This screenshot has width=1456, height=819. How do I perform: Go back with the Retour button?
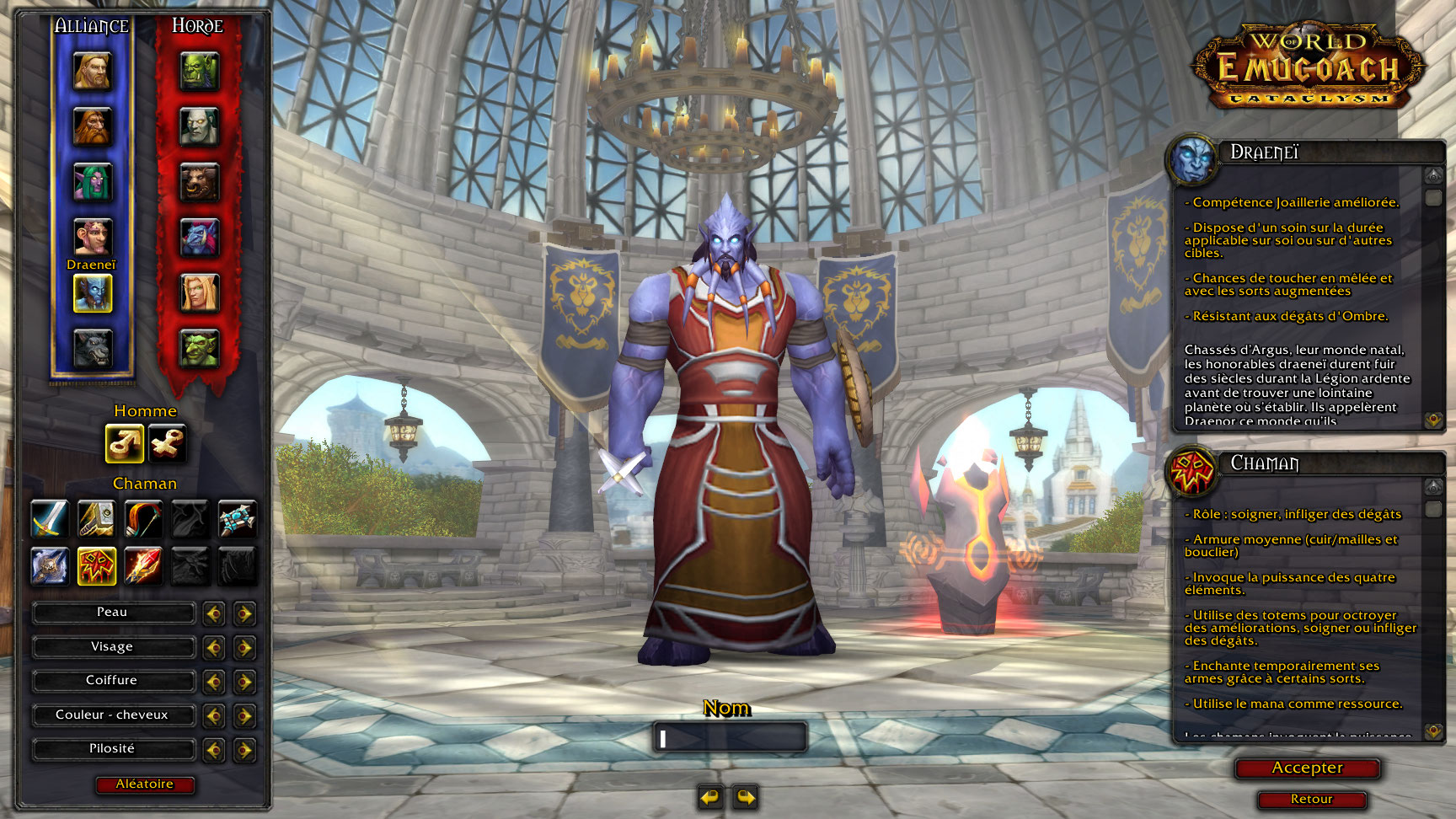coord(1311,799)
